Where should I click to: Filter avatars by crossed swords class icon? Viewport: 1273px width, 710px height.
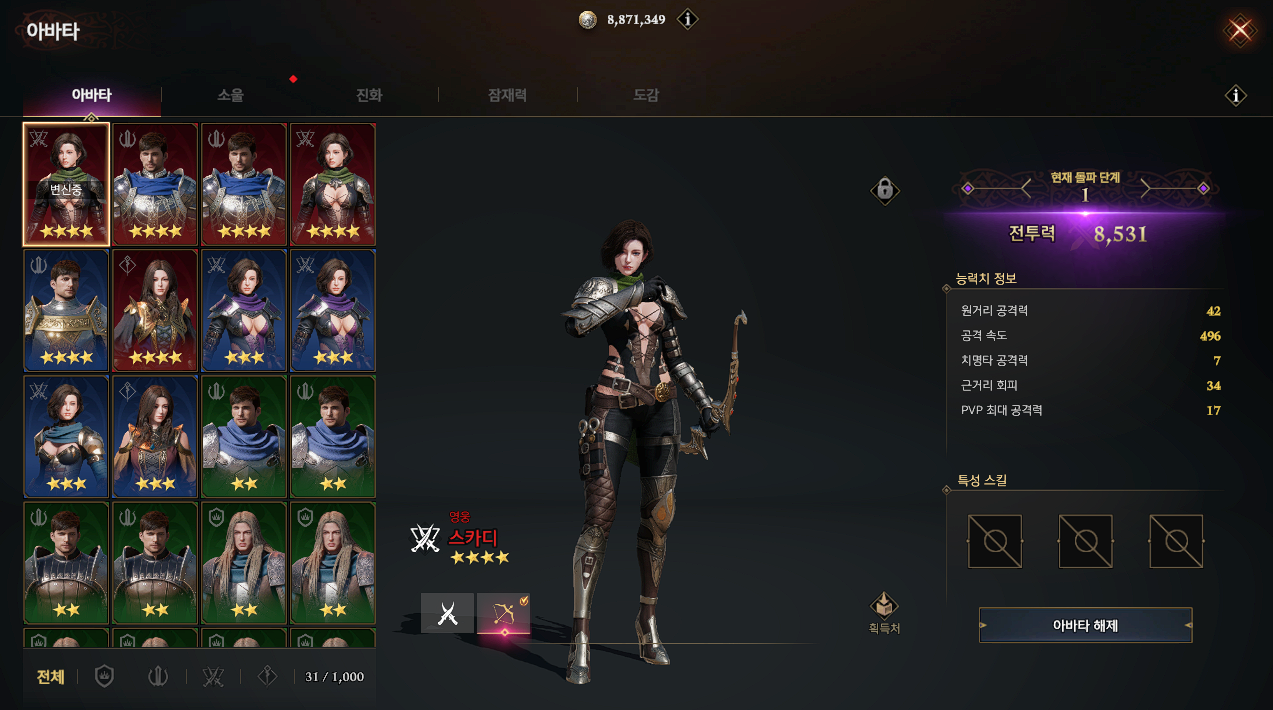212,677
